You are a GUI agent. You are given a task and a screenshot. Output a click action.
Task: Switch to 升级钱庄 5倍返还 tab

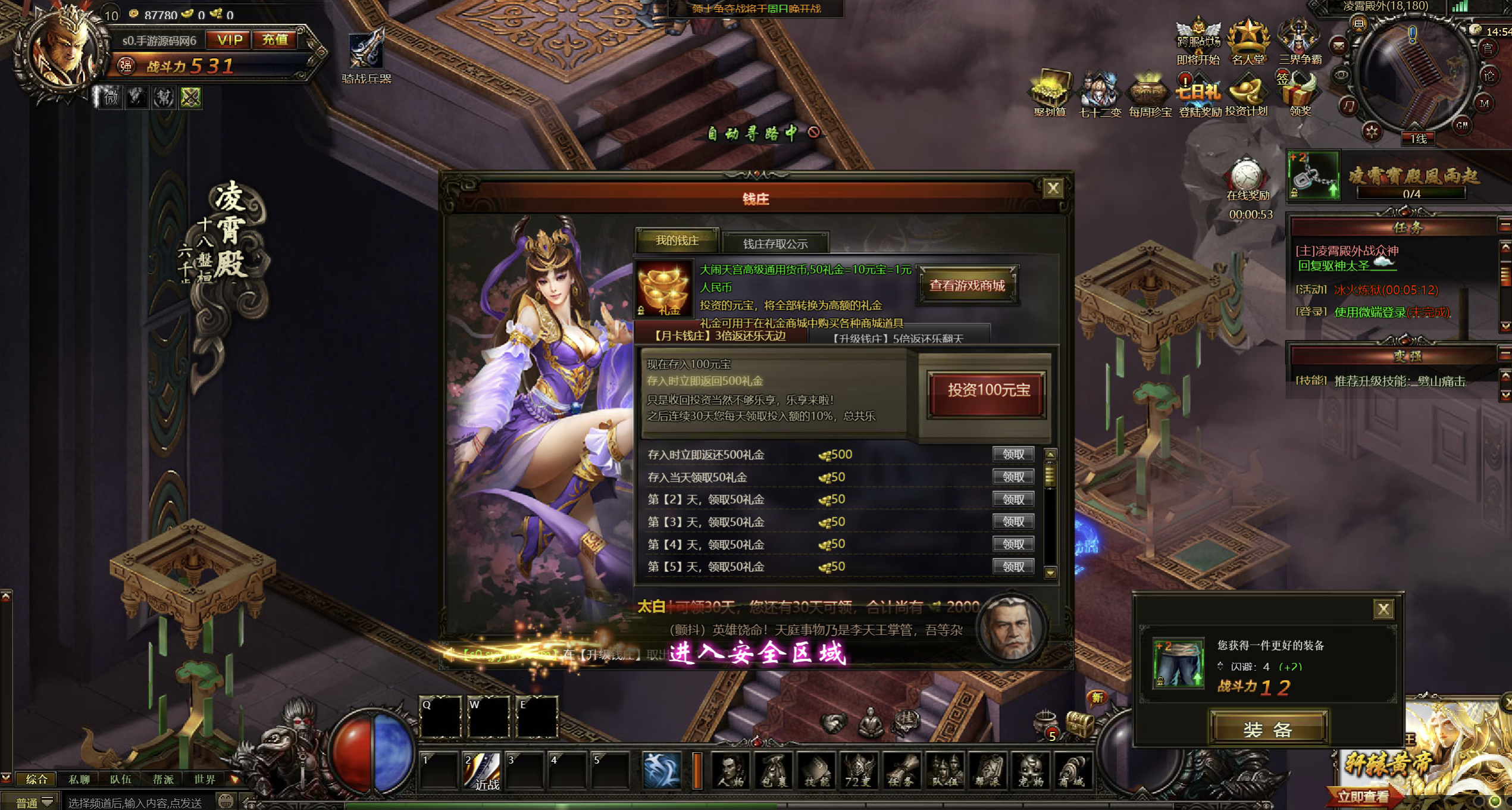897,338
